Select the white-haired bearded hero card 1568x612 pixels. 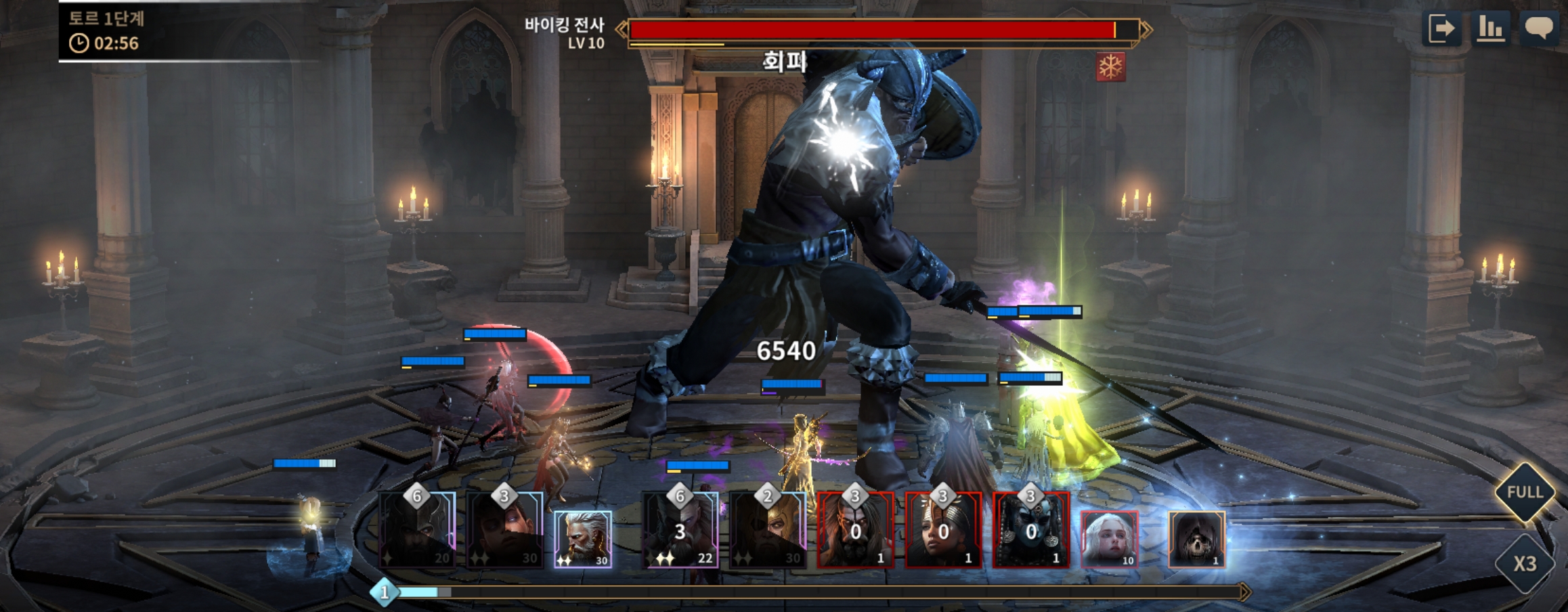click(x=583, y=538)
